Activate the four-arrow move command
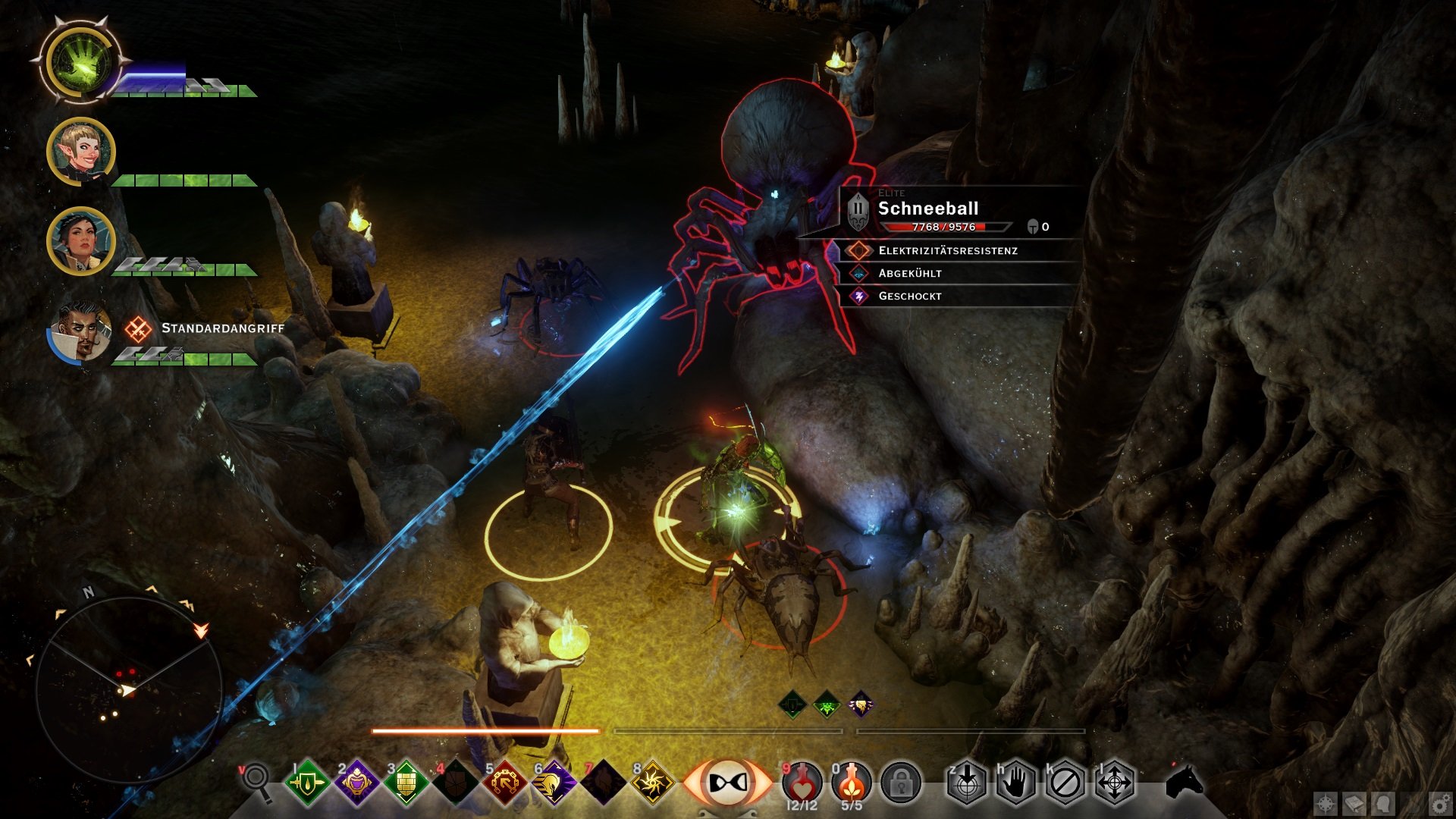 (1115, 783)
